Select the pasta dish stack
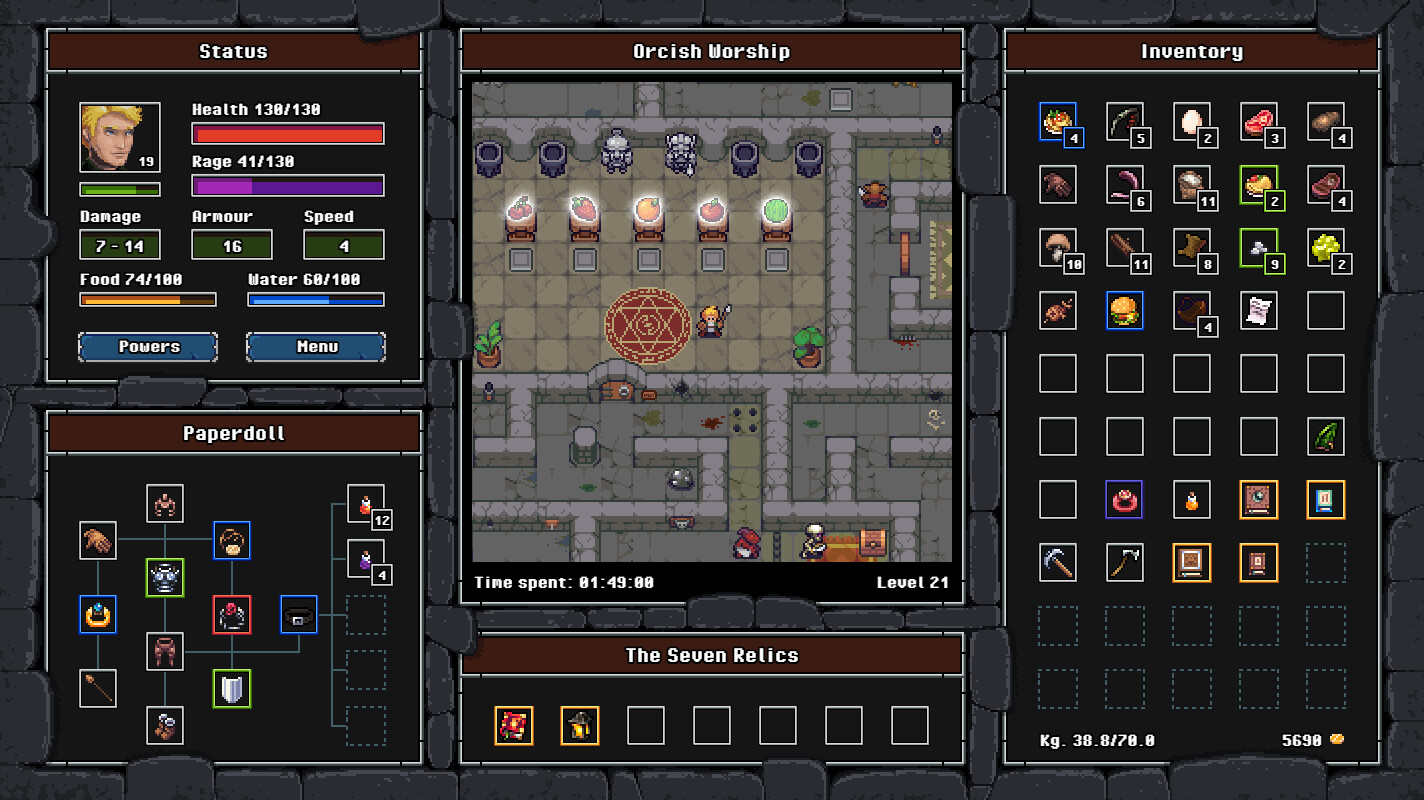Screen dimensions: 1424x800 pyautogui.click(x=1057, y=122)
